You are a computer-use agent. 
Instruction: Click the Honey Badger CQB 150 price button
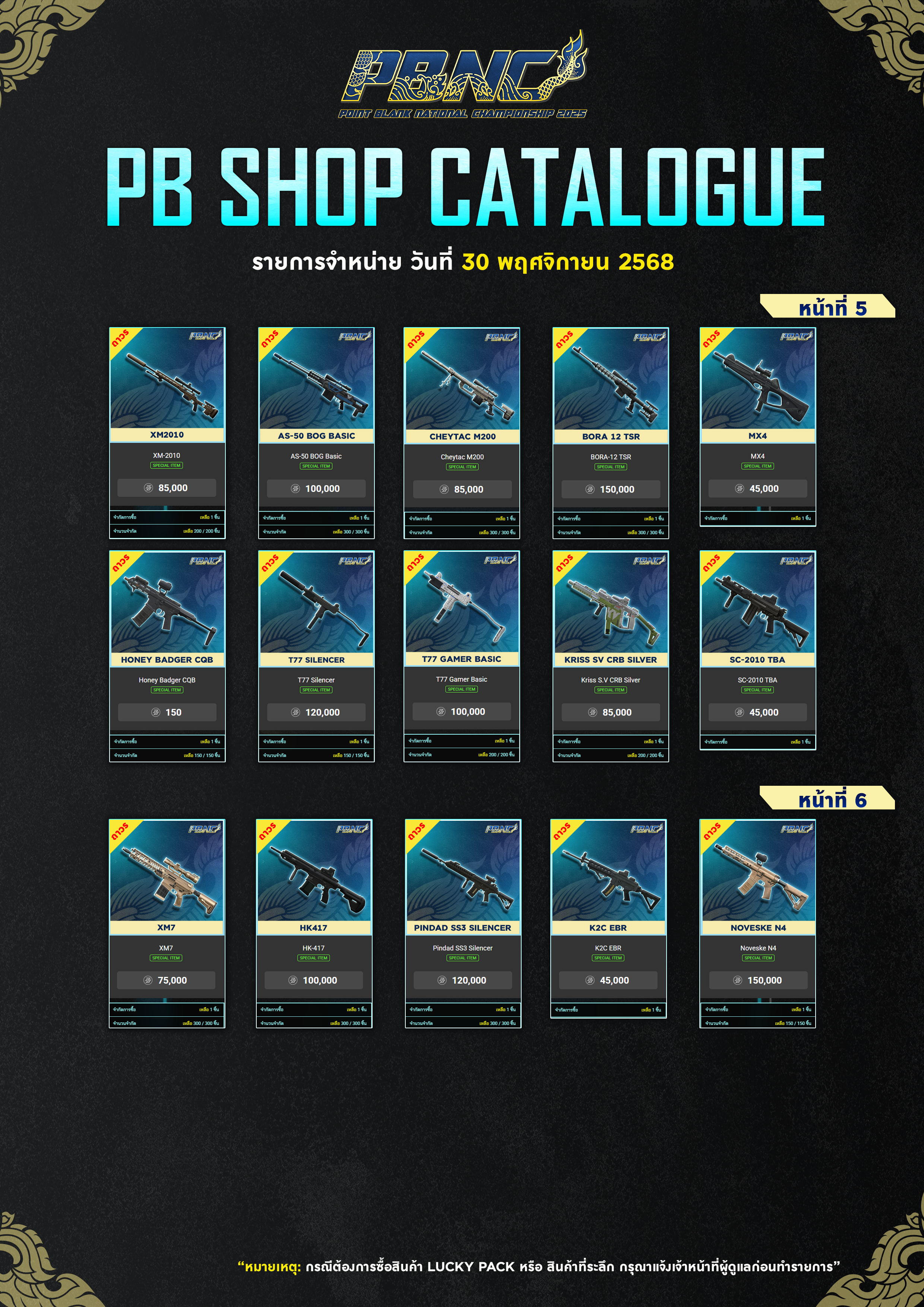pos(167,712)
